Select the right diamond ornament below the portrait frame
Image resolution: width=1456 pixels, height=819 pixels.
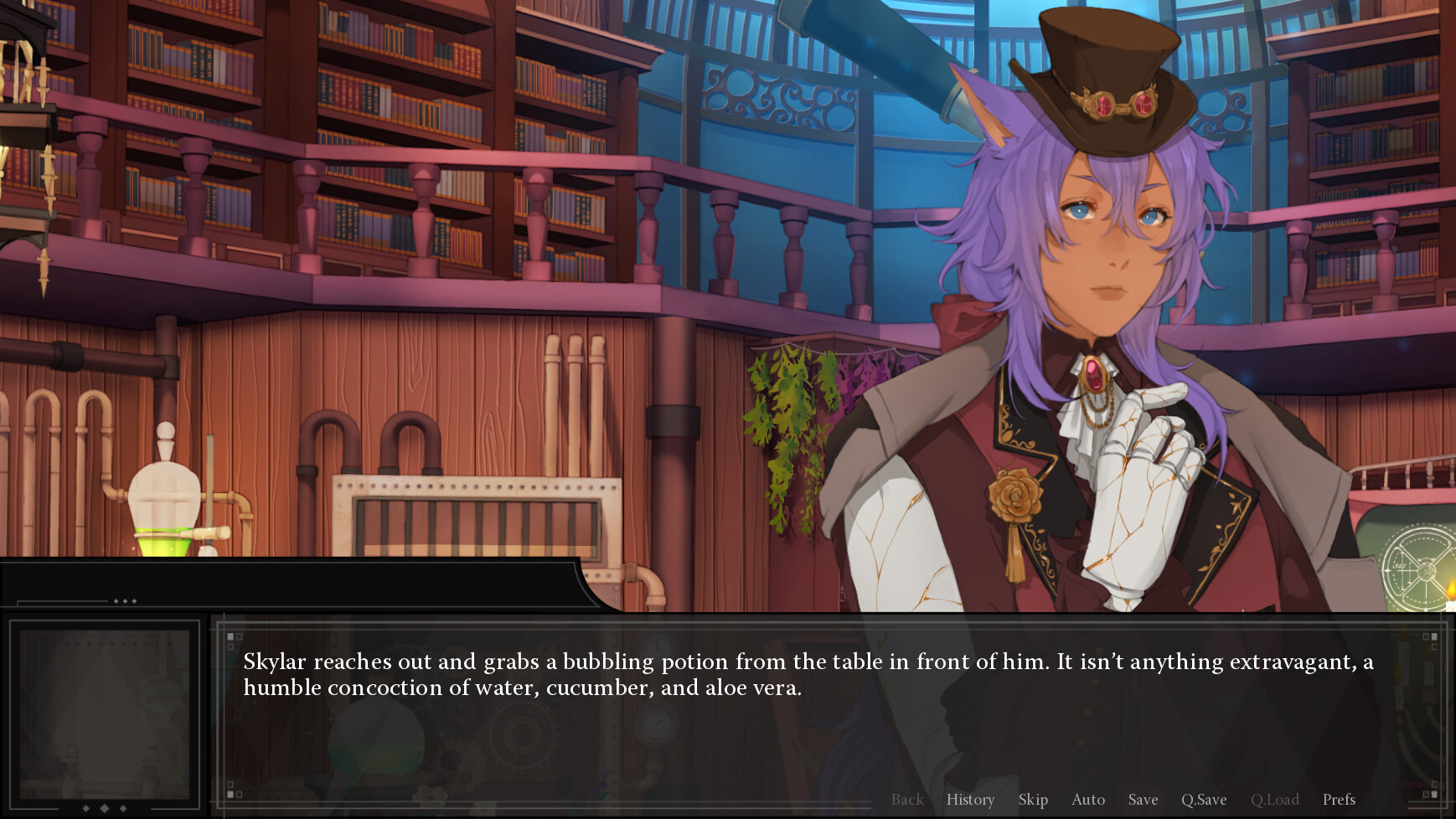pyautogui.click(x=123, y=809)
